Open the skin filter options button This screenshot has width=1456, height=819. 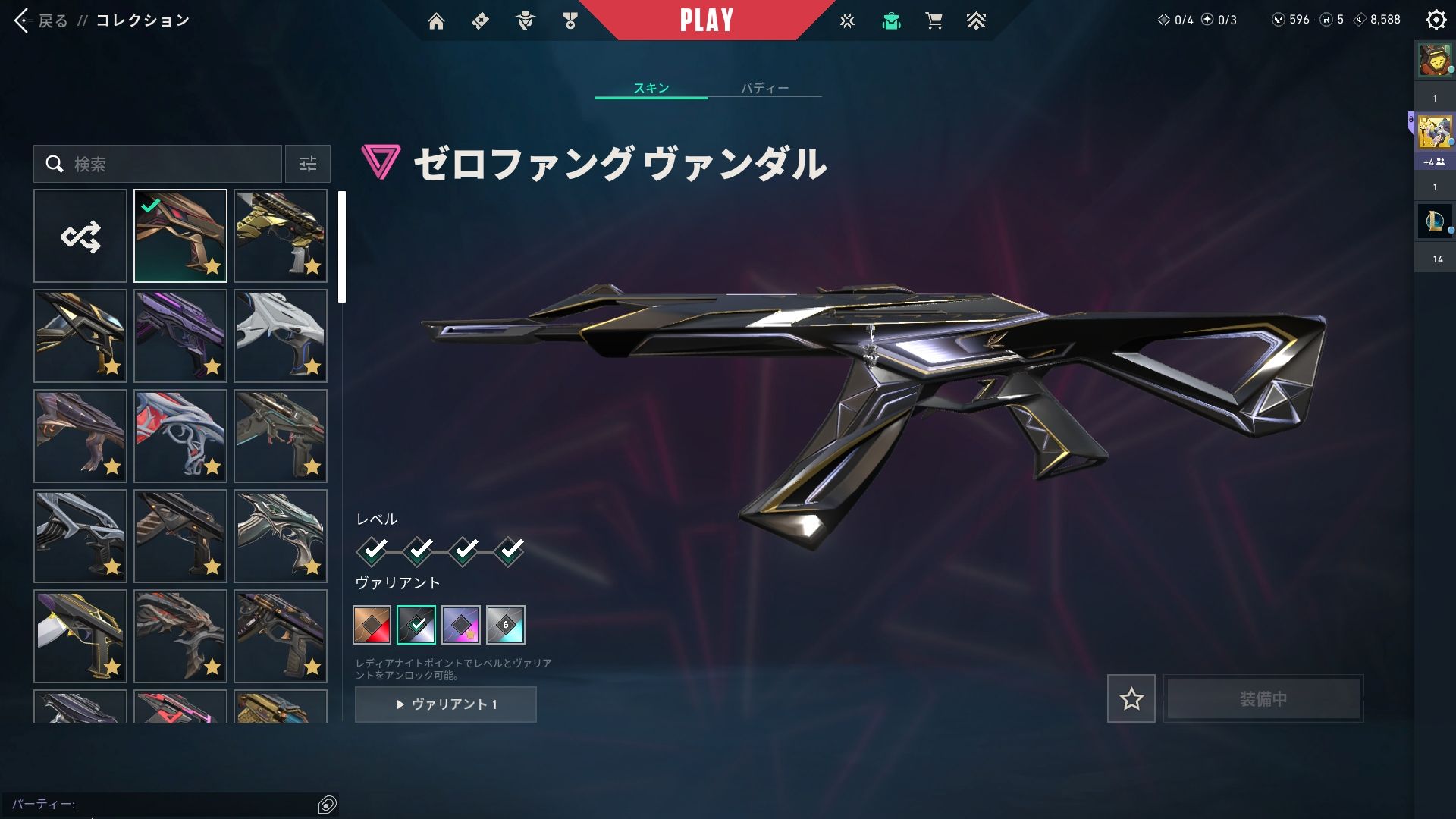[x=308, y=164]
